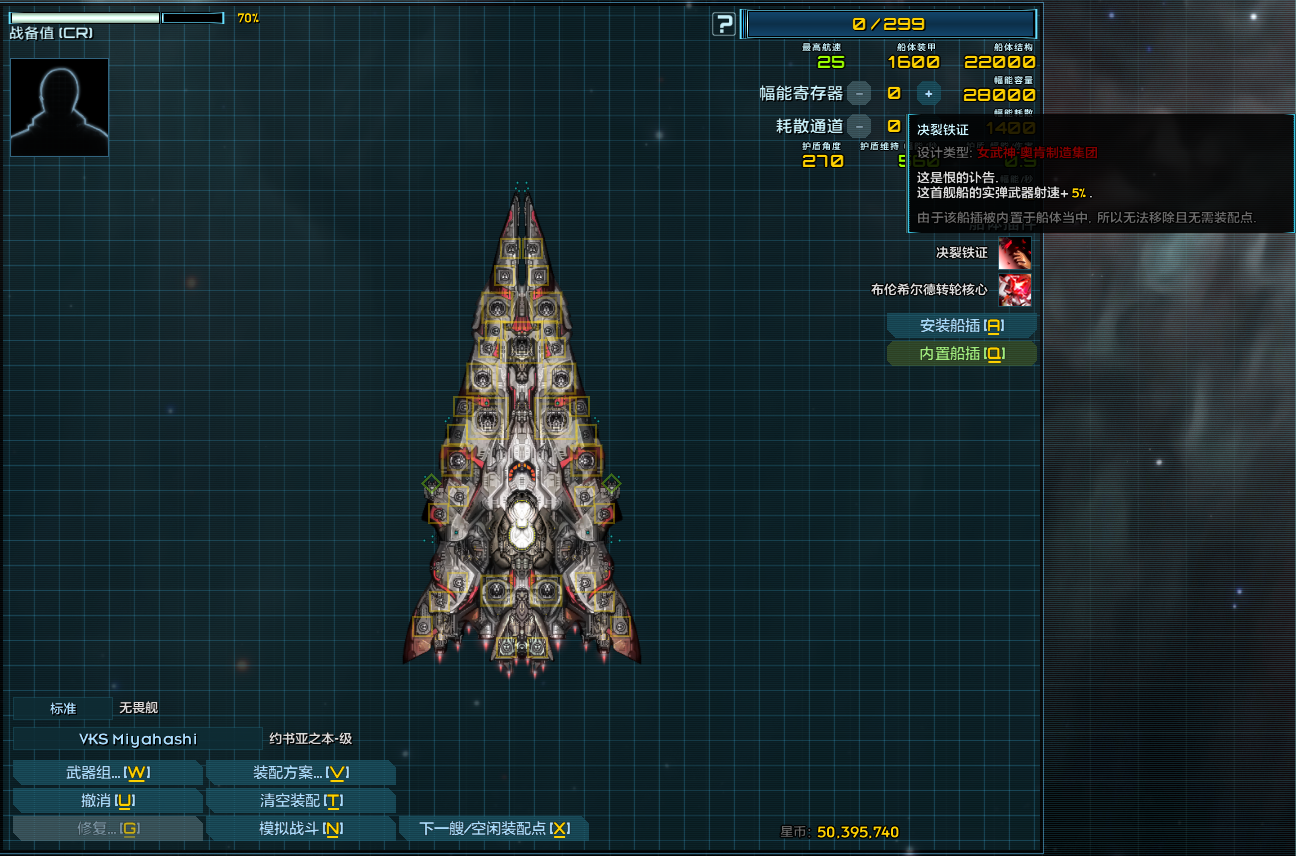Increase 幅能寄存器 with the plus button
The height and width of the screenshot is (856, 1296).
coord(928,92)
